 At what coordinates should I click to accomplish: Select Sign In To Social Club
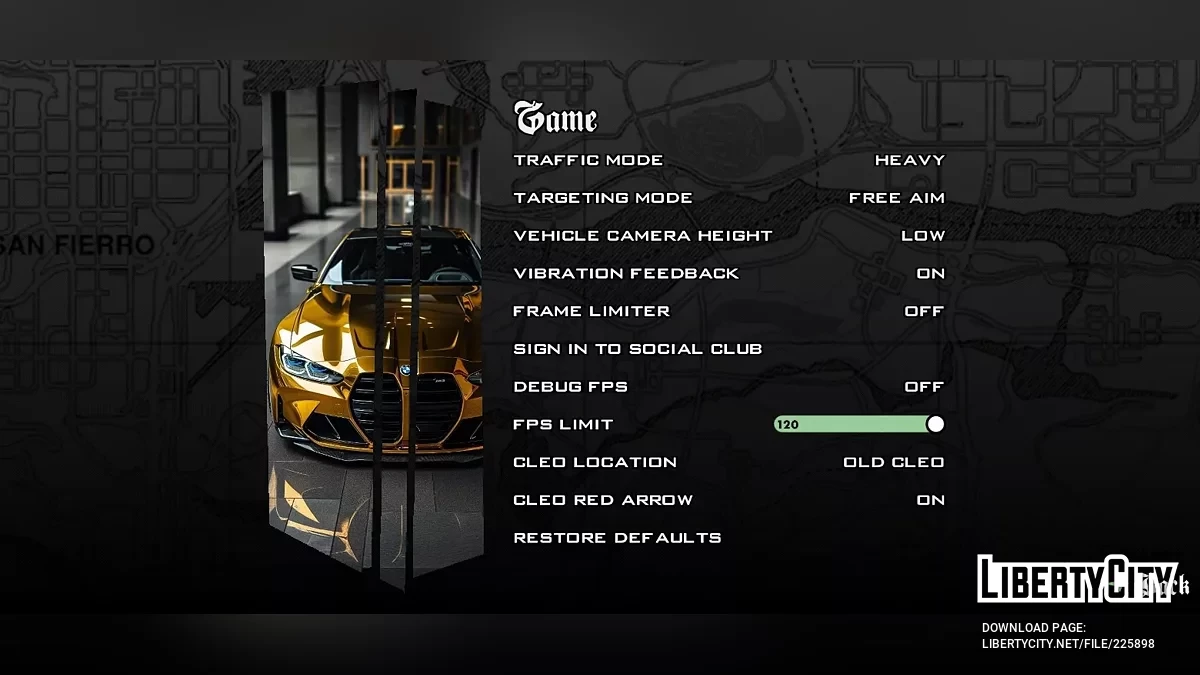(637, 349)
